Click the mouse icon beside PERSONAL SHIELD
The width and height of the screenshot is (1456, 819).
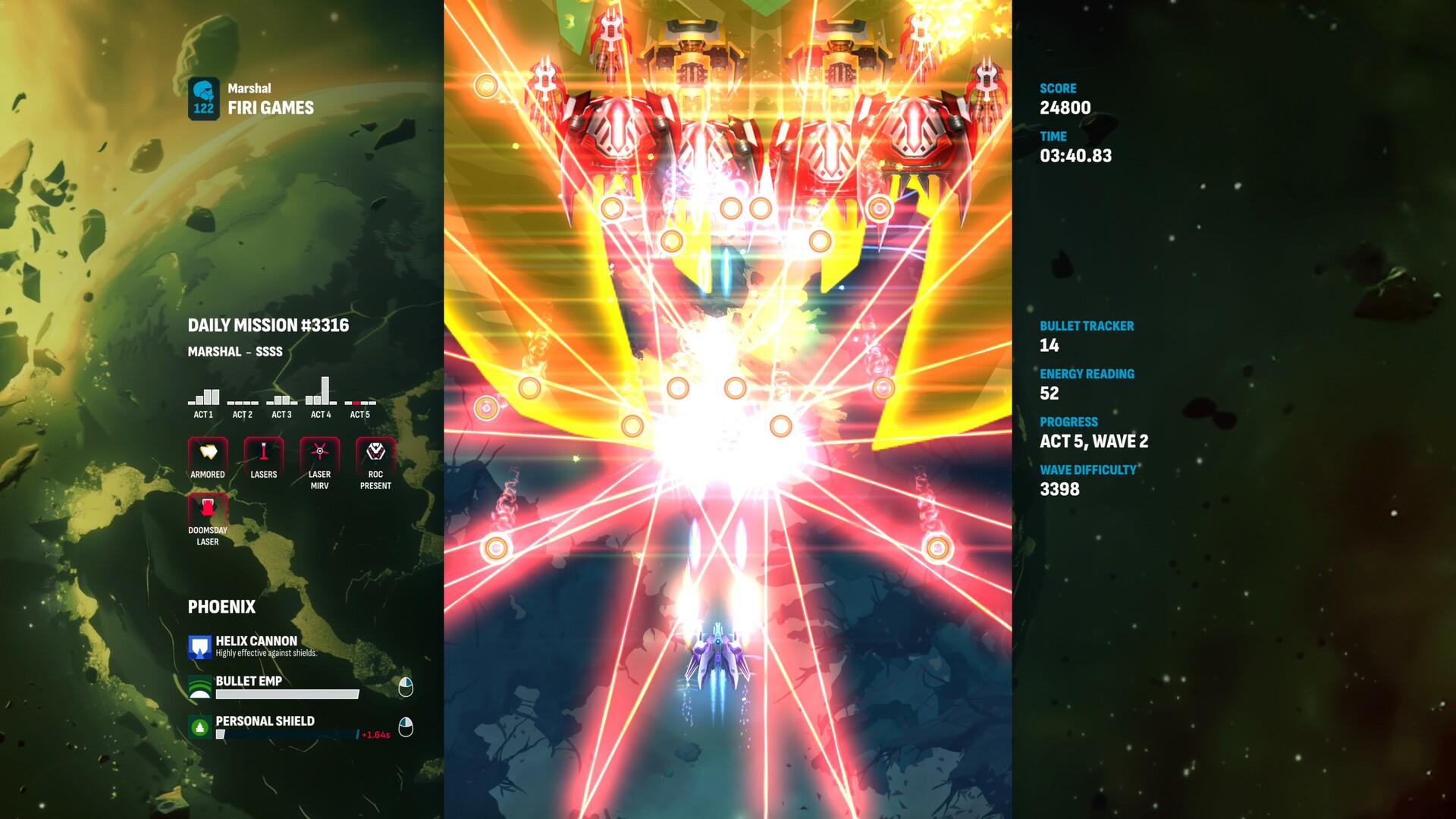click(406, 726)
